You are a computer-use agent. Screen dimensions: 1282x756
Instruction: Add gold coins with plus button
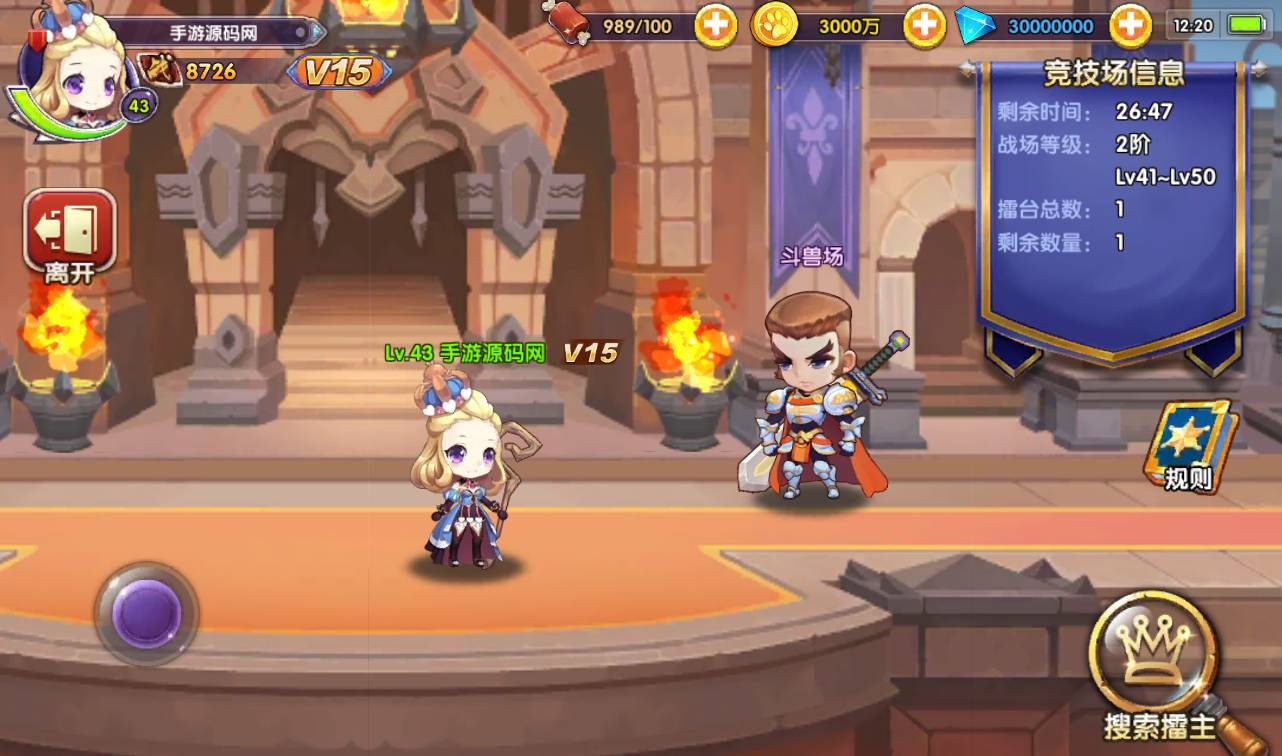[924, 26]
